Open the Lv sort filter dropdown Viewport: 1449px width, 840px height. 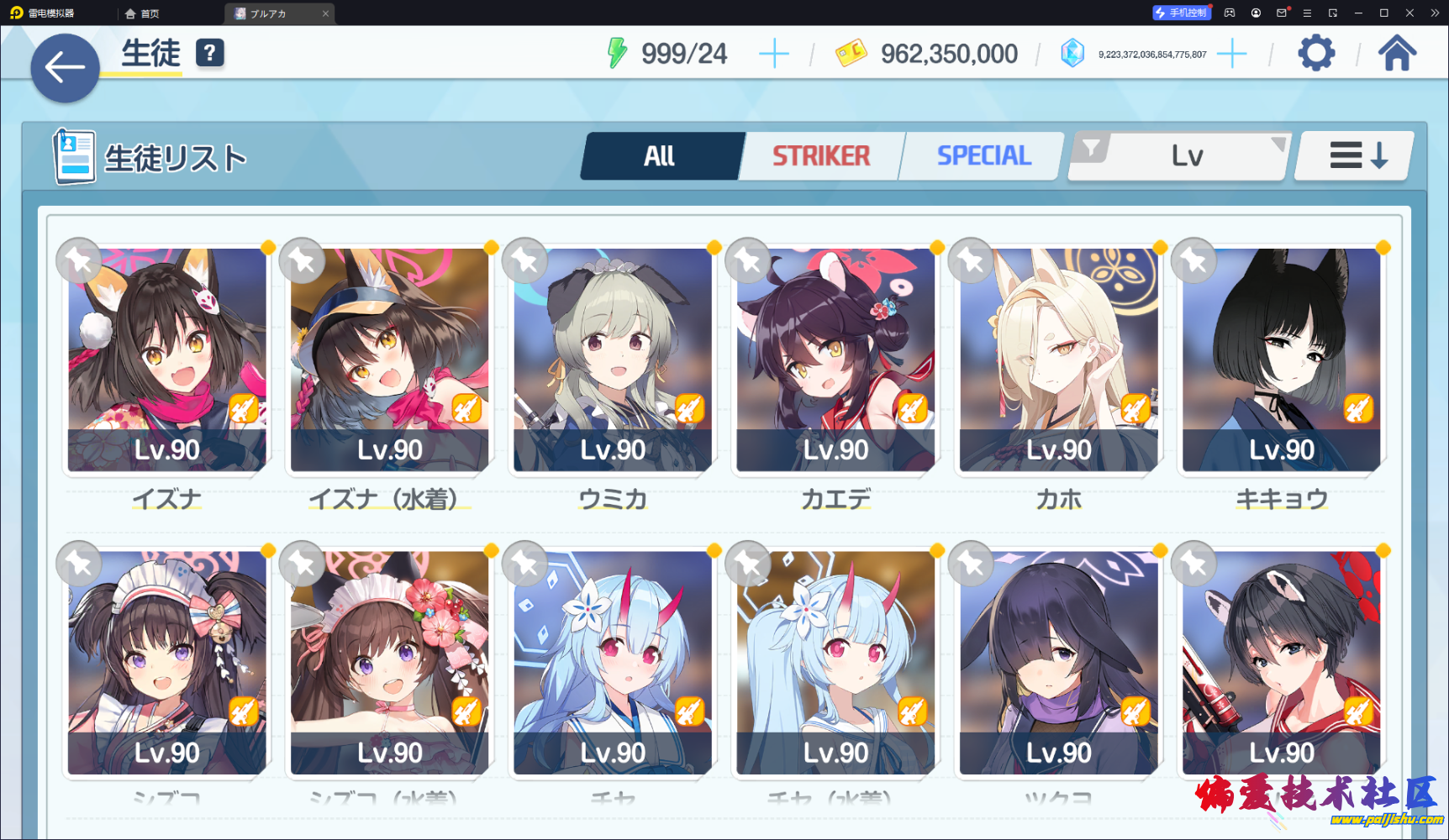1179,156
